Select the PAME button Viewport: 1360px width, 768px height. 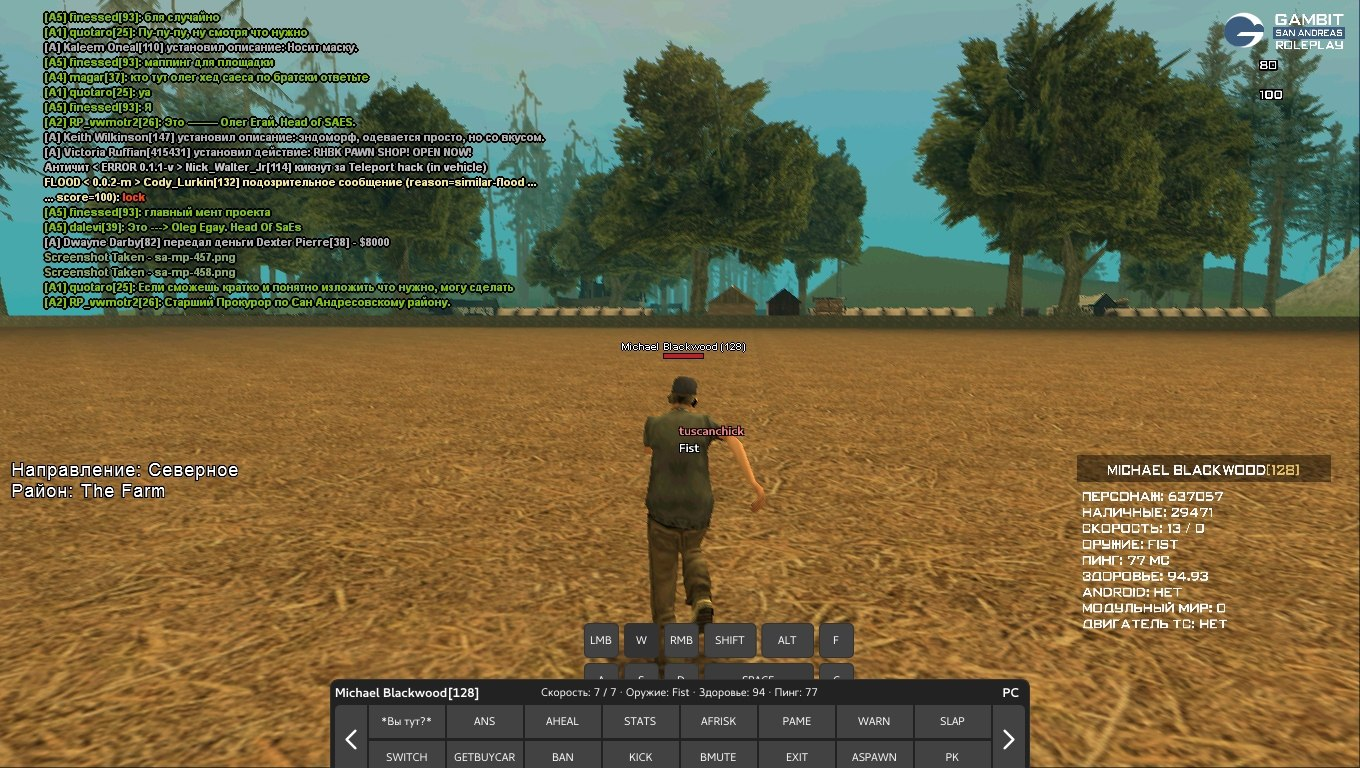pos(796,721)
